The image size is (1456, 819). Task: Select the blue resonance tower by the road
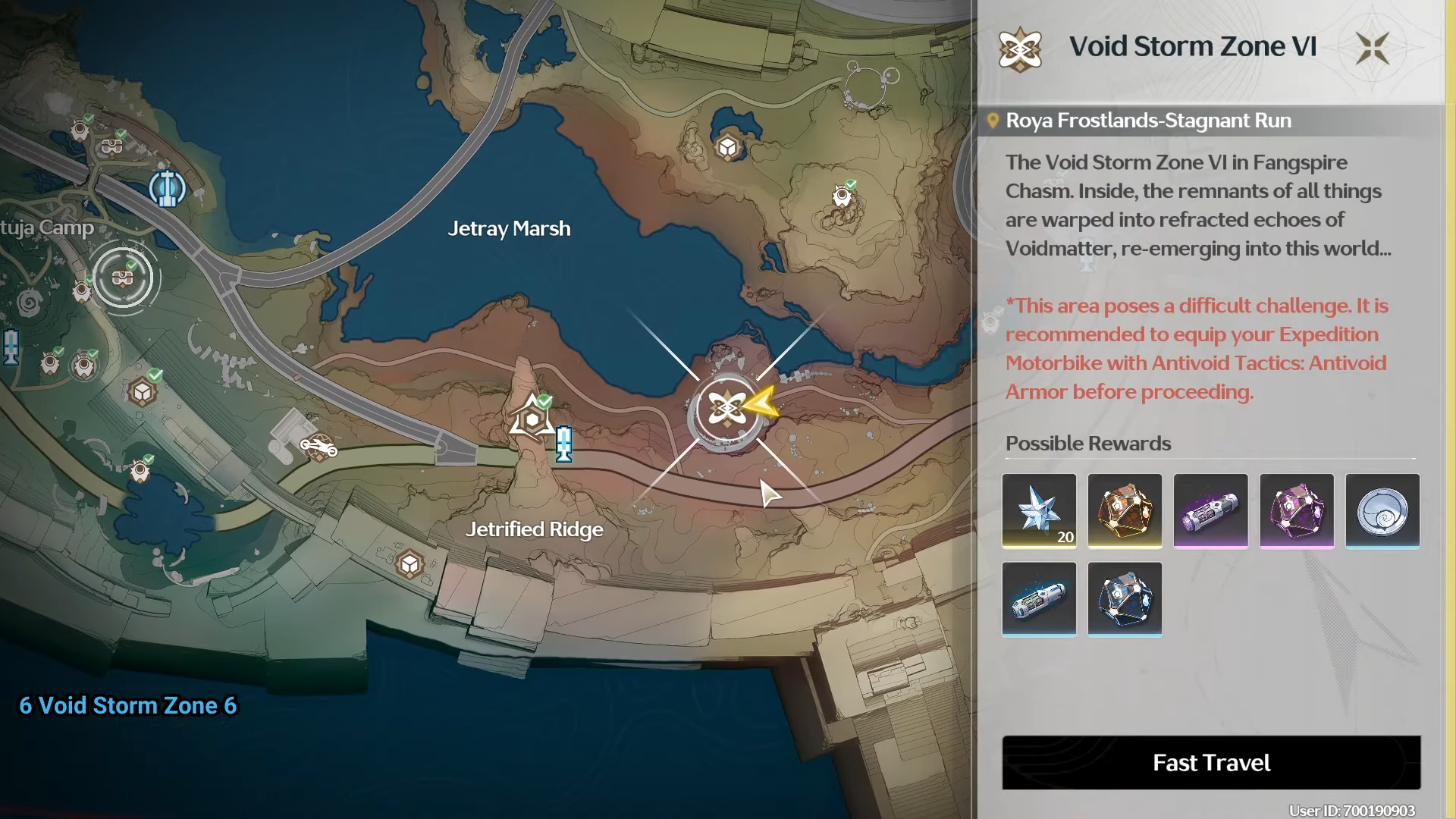click(563, 444)
